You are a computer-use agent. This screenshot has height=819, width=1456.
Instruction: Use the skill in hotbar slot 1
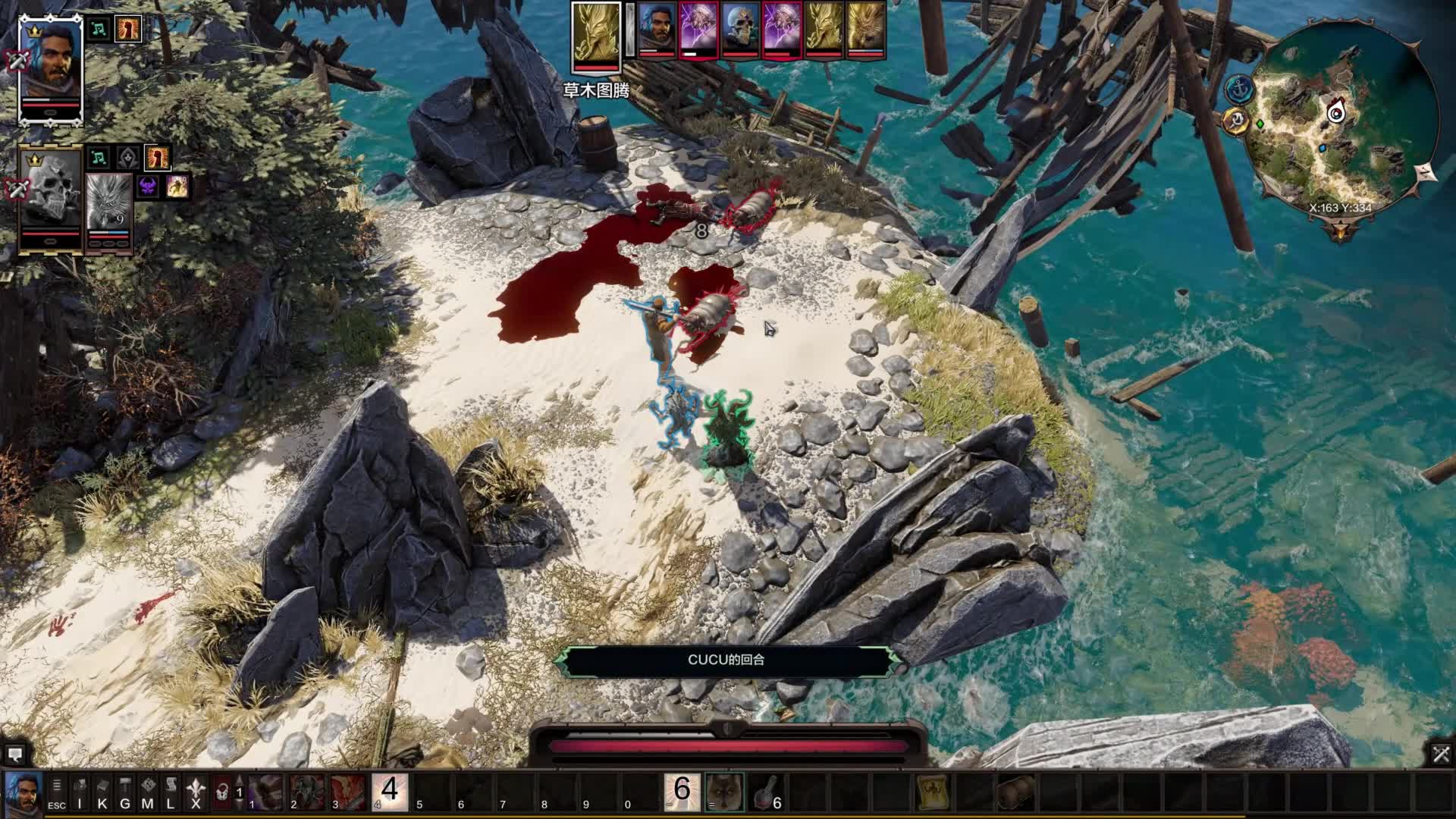click(x=265, y=792)
